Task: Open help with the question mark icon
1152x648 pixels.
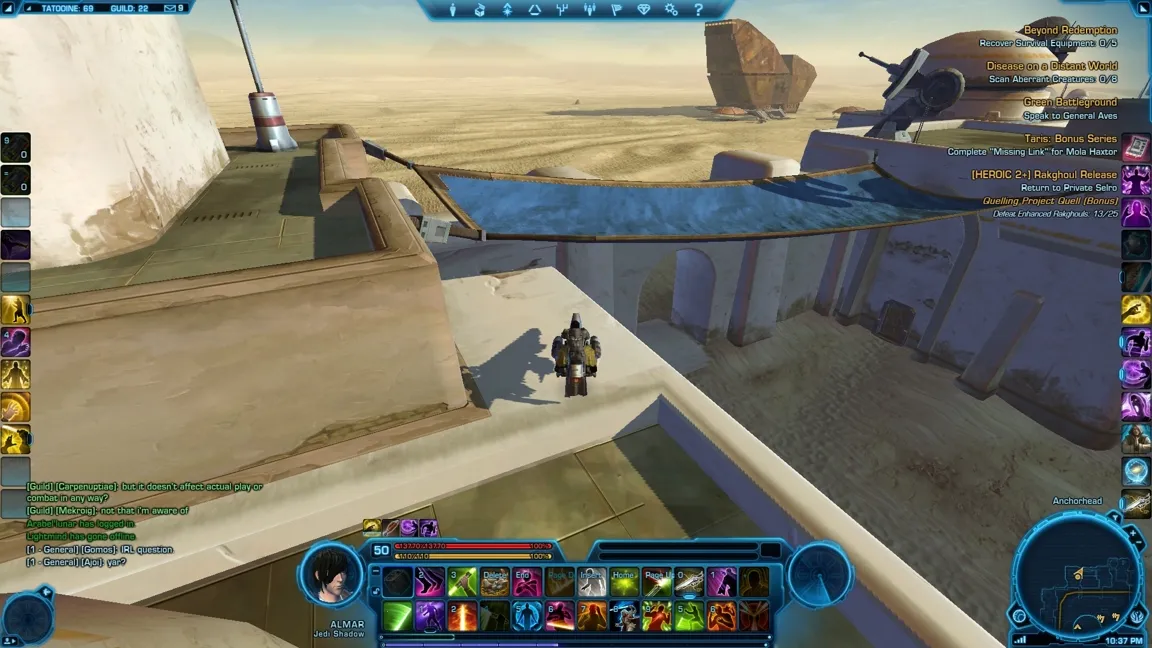Action: 698,10
